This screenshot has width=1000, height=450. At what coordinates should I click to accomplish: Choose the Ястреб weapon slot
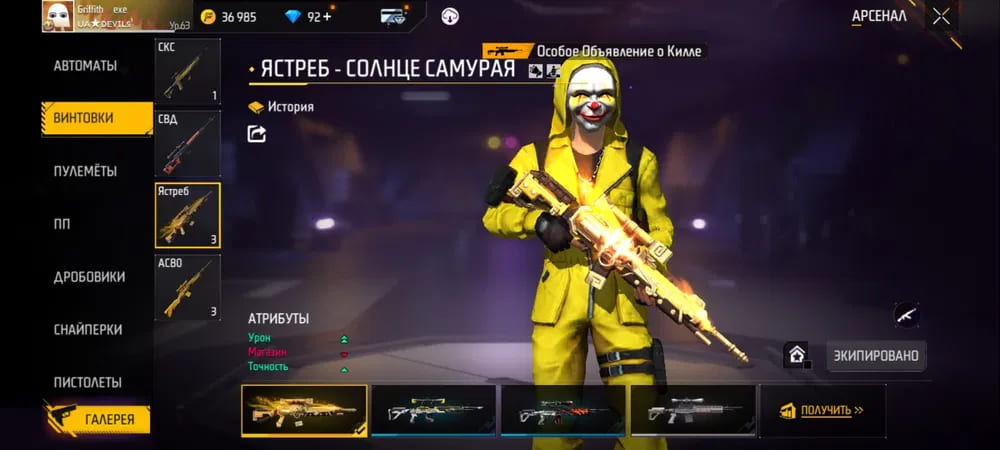point(188,215)
